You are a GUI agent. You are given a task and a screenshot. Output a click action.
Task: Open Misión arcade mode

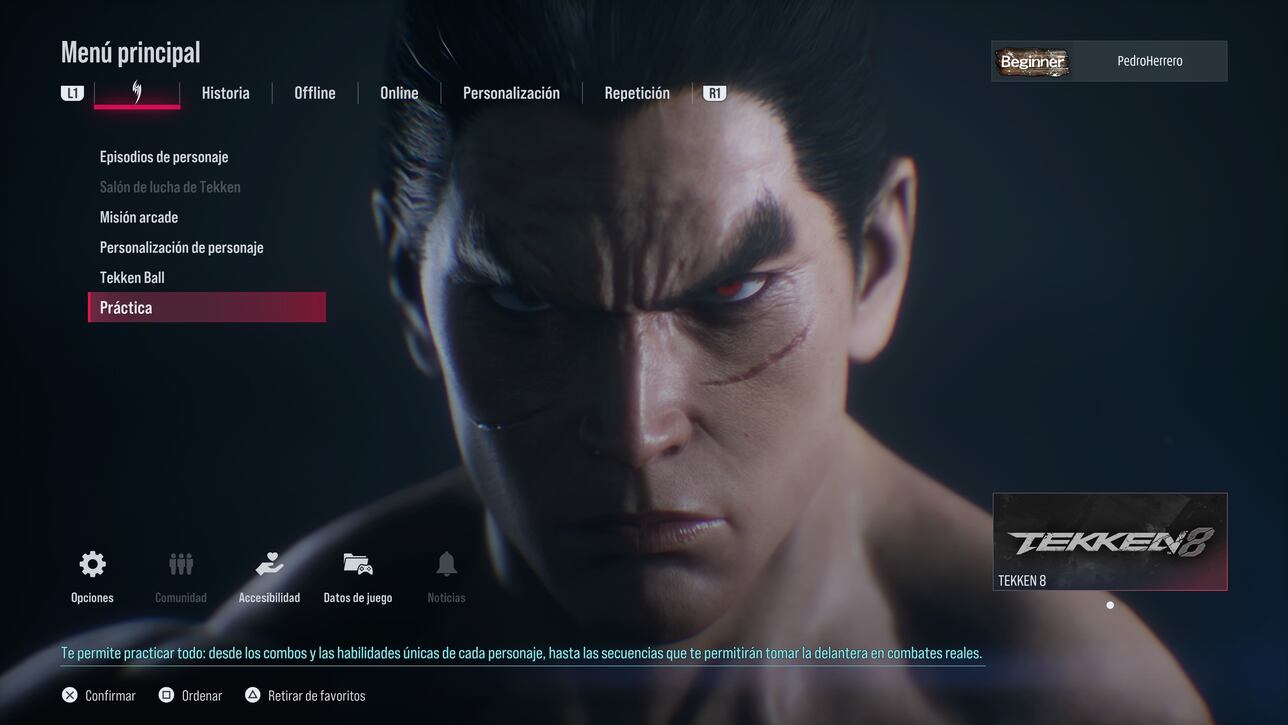[139, 216]
